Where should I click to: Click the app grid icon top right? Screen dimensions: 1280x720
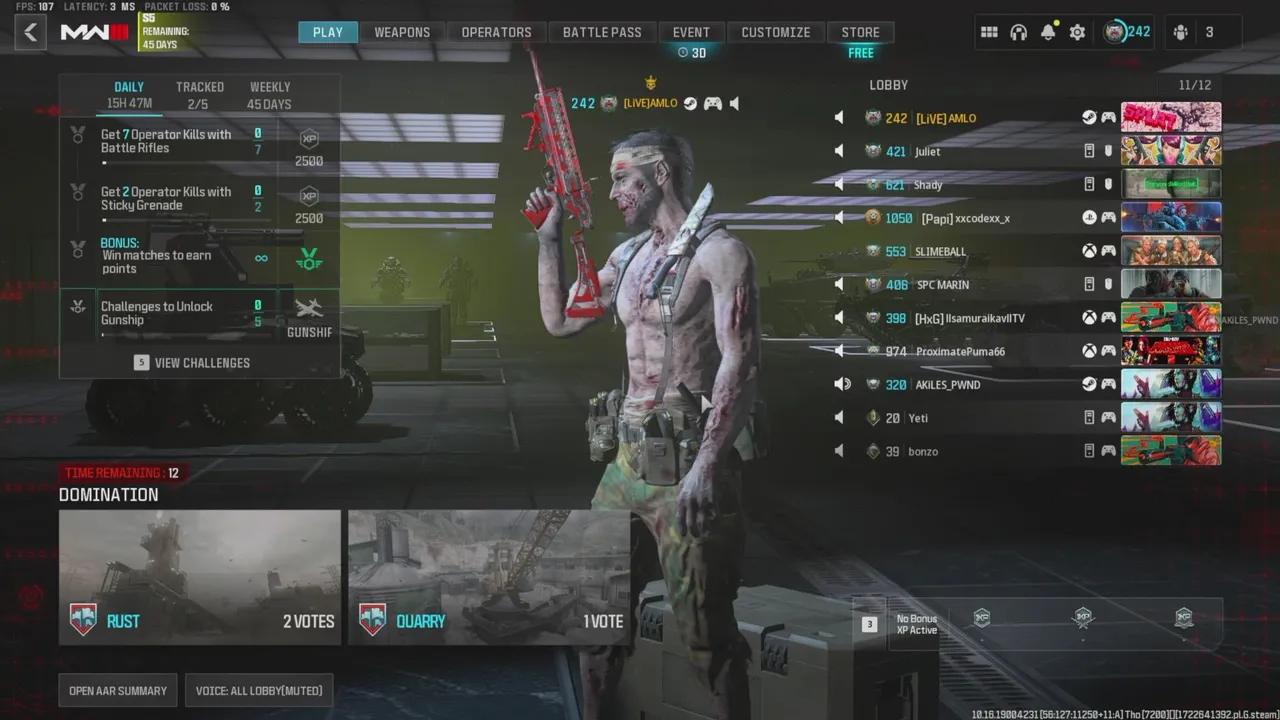coord(989,32)
